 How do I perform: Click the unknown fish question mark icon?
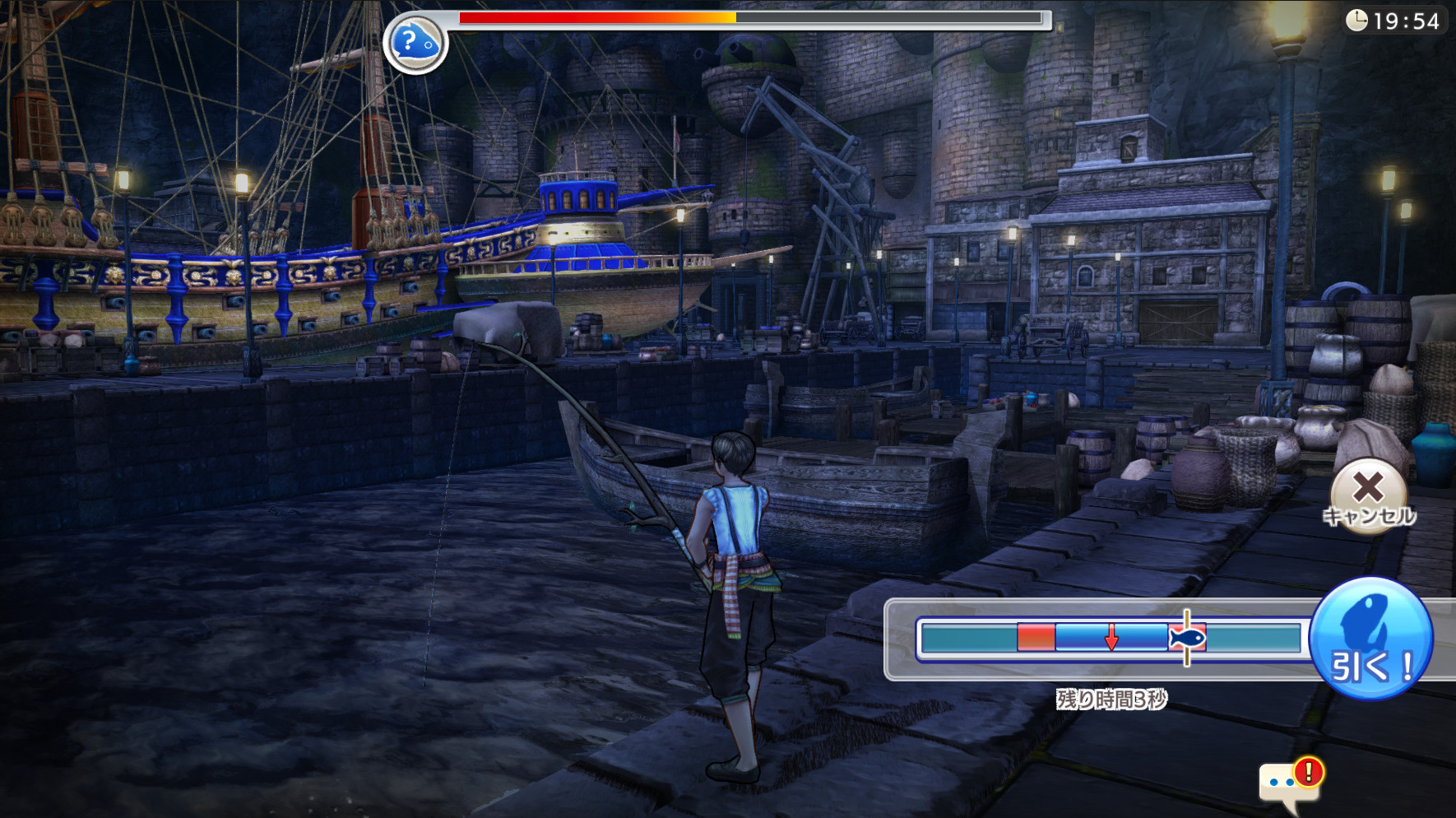coord(415,44)
